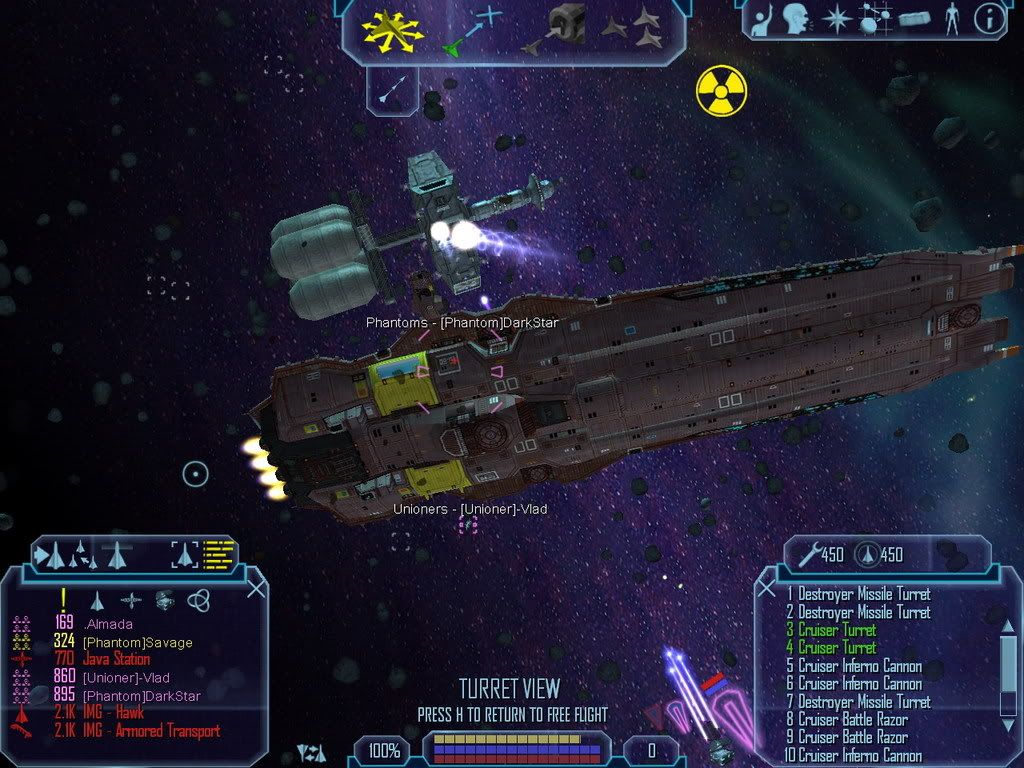1024x768 pixels.
Task: Open the eight-pointed star icon
Action: [x=834, y=20]
